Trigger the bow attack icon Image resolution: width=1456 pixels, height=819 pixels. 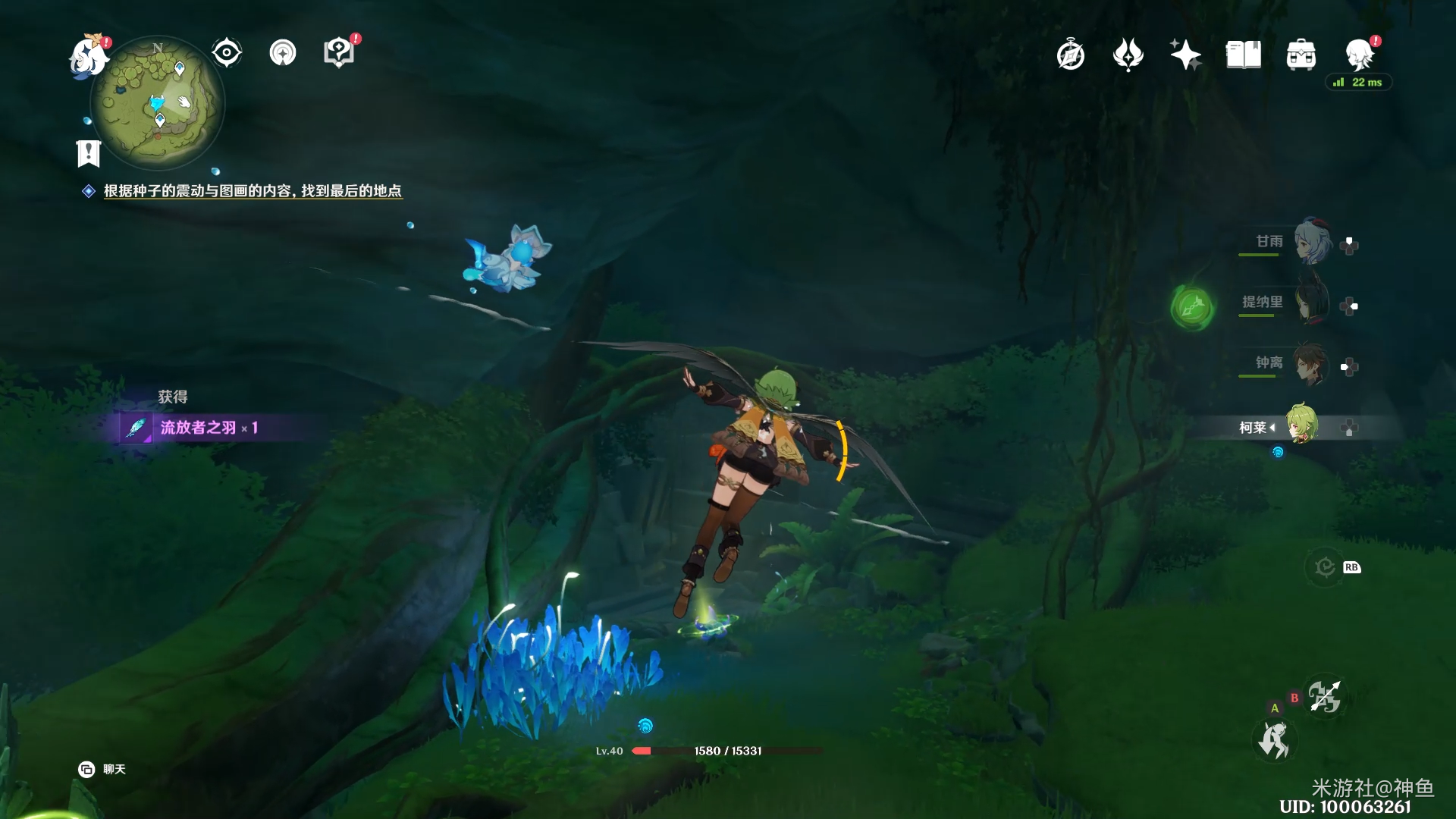pos(1324,697)
